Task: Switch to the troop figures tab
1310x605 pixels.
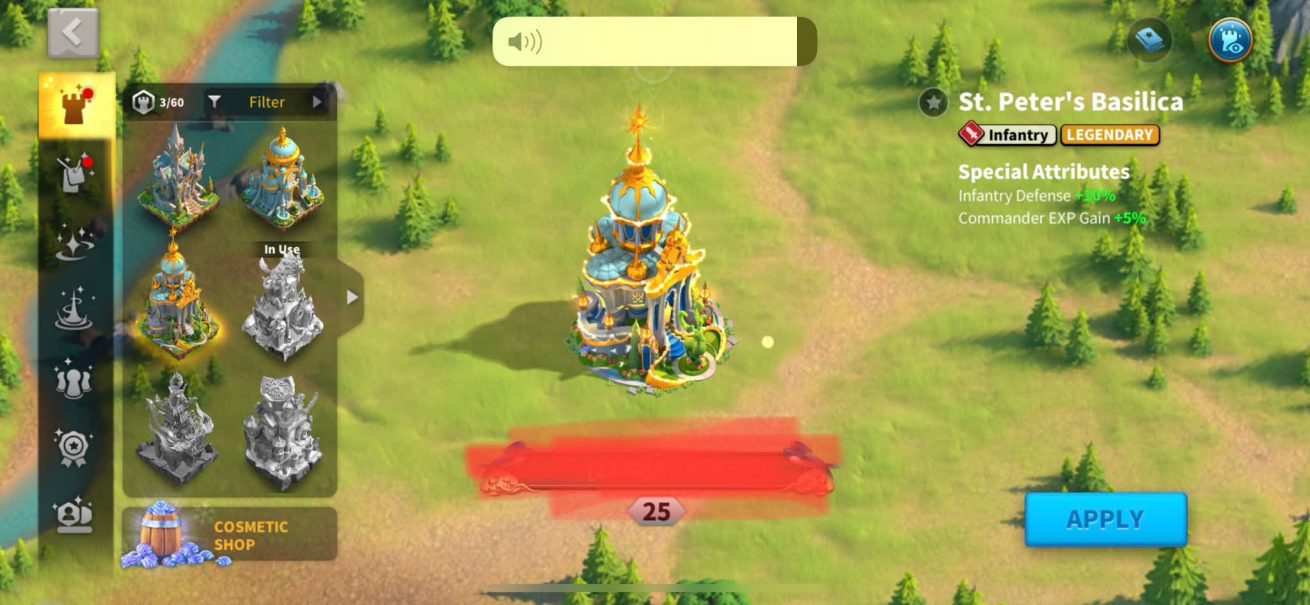Action: pyautogui.click(x=74, y=379)
